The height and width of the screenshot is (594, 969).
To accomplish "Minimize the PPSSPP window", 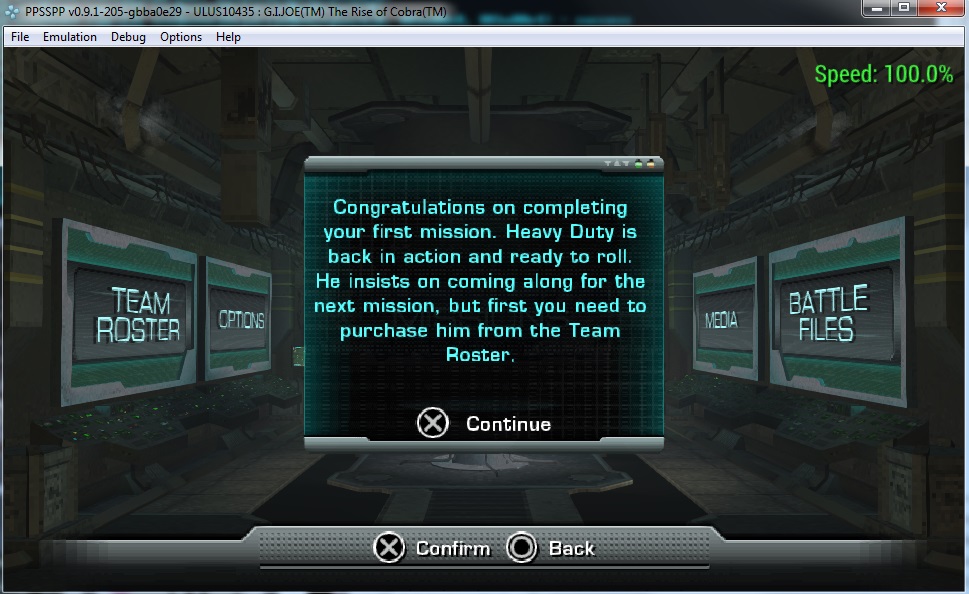I will point(879,9).
